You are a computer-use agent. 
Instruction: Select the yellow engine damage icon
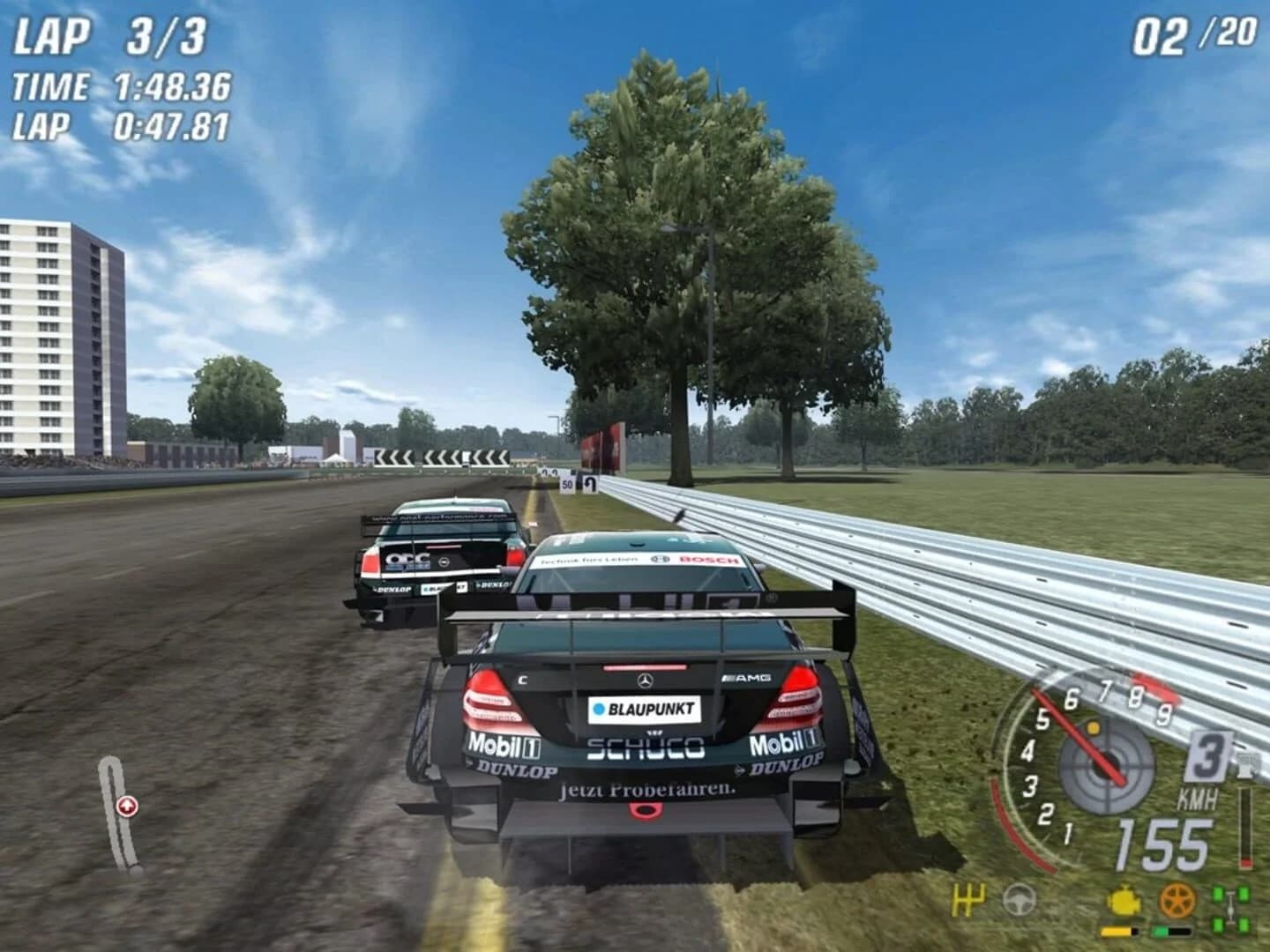pyautogui.click(x=1122, y=900)
